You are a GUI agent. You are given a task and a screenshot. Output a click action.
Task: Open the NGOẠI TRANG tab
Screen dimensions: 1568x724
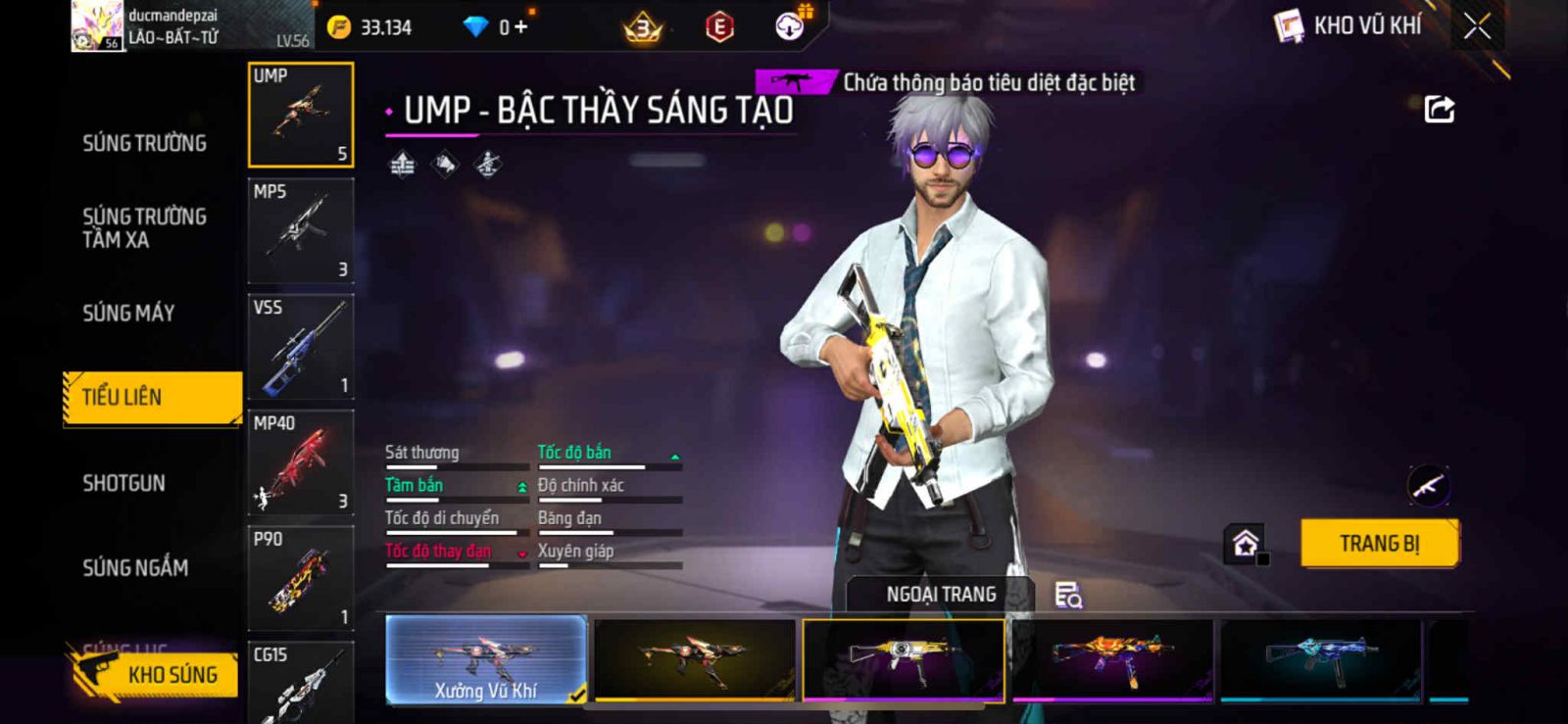click(941, 595)
